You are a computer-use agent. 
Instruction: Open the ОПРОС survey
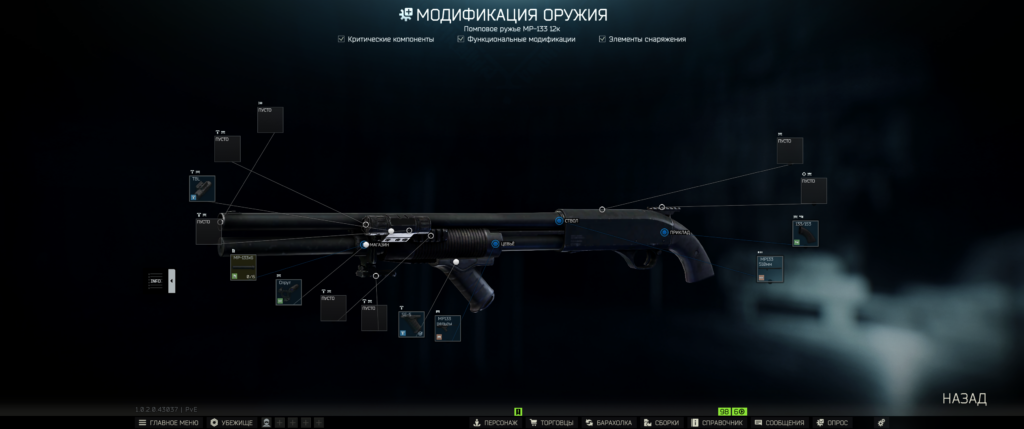tap(838, 423)
